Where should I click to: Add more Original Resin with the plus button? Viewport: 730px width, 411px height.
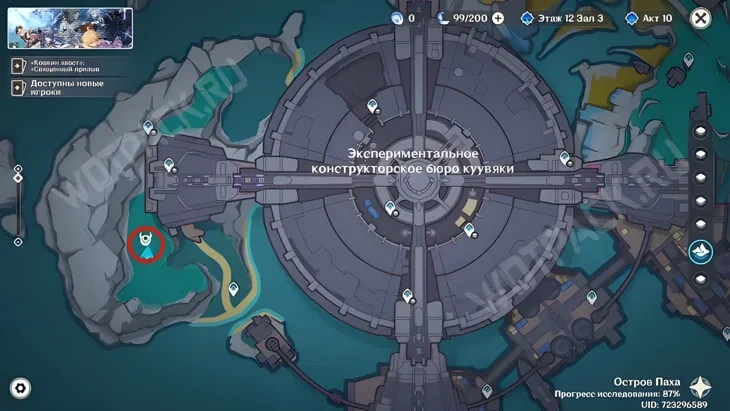point(498,18)
